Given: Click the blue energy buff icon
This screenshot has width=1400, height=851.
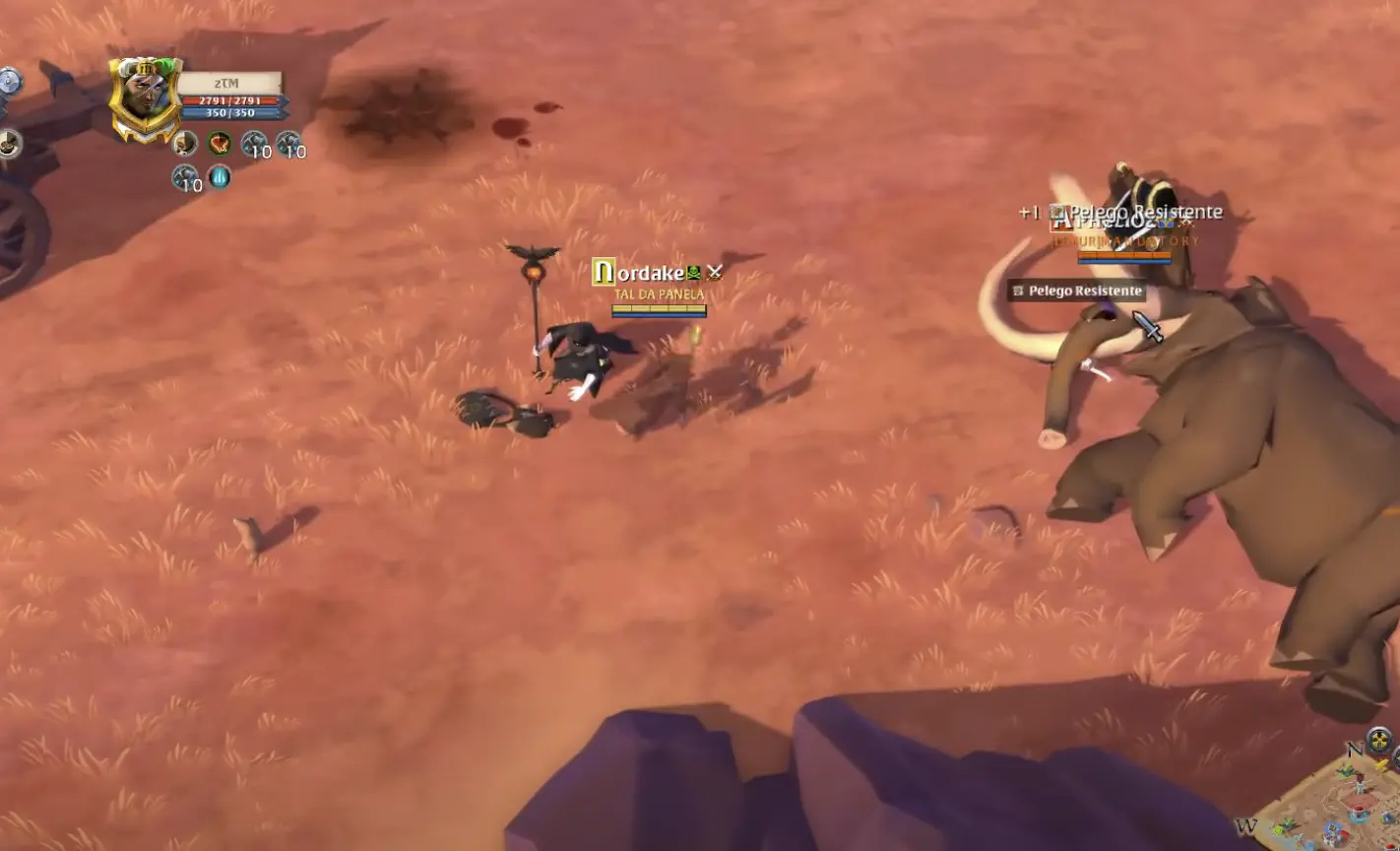Looking at the screenshot, I should coord(218,177).
